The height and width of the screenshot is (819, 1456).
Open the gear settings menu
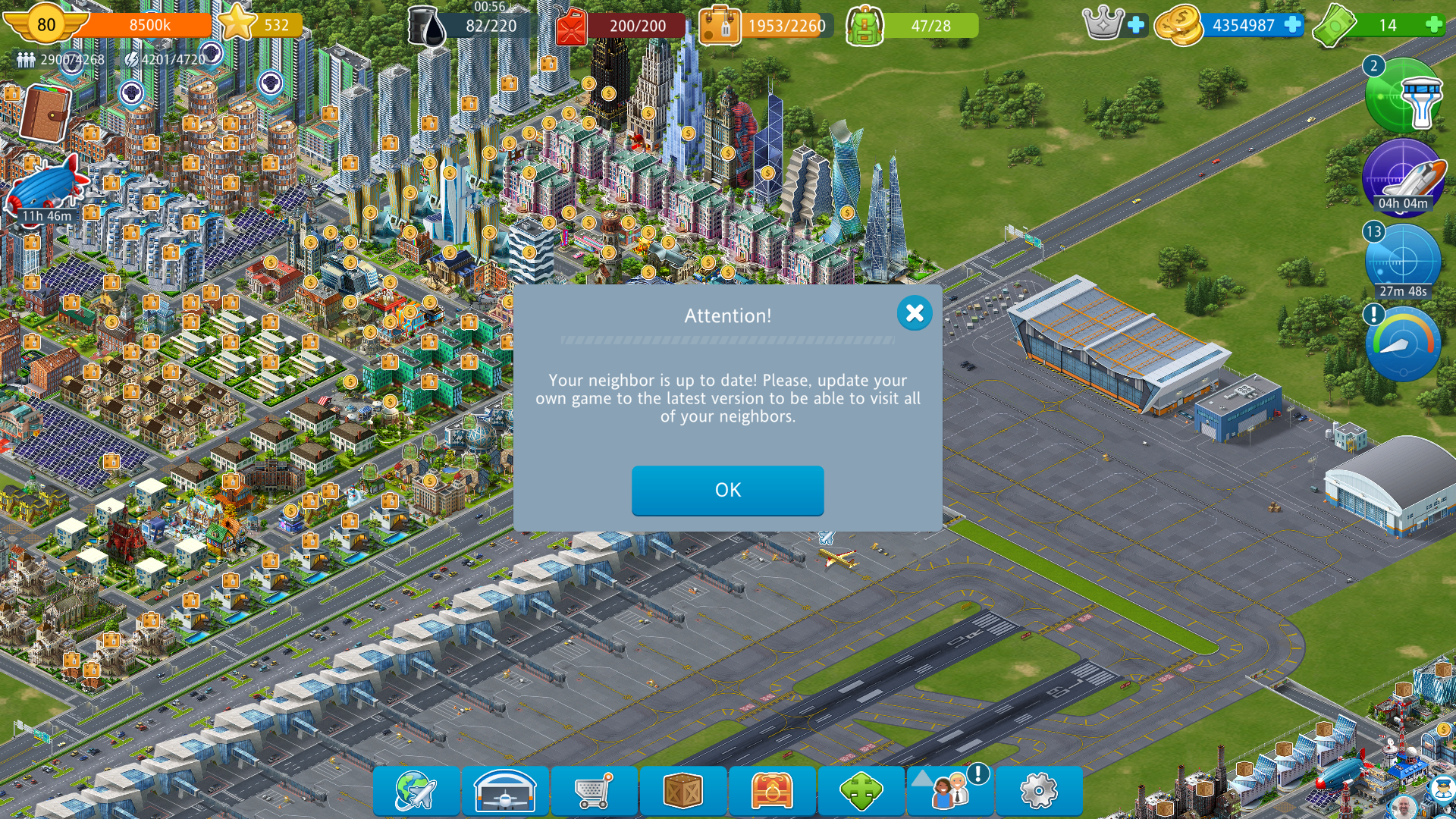[x=1039, y=791]
